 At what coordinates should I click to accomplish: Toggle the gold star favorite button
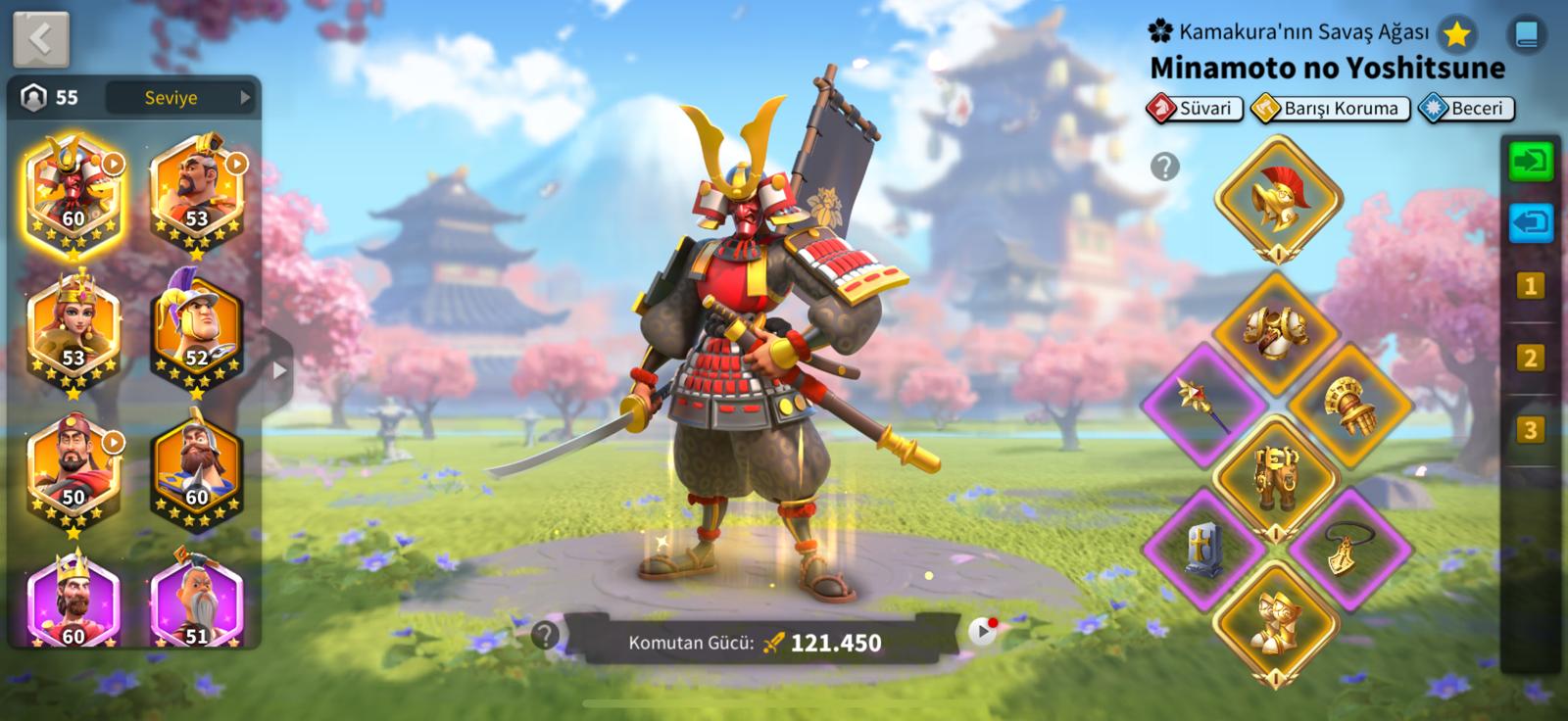click(x=1457, y=35)
